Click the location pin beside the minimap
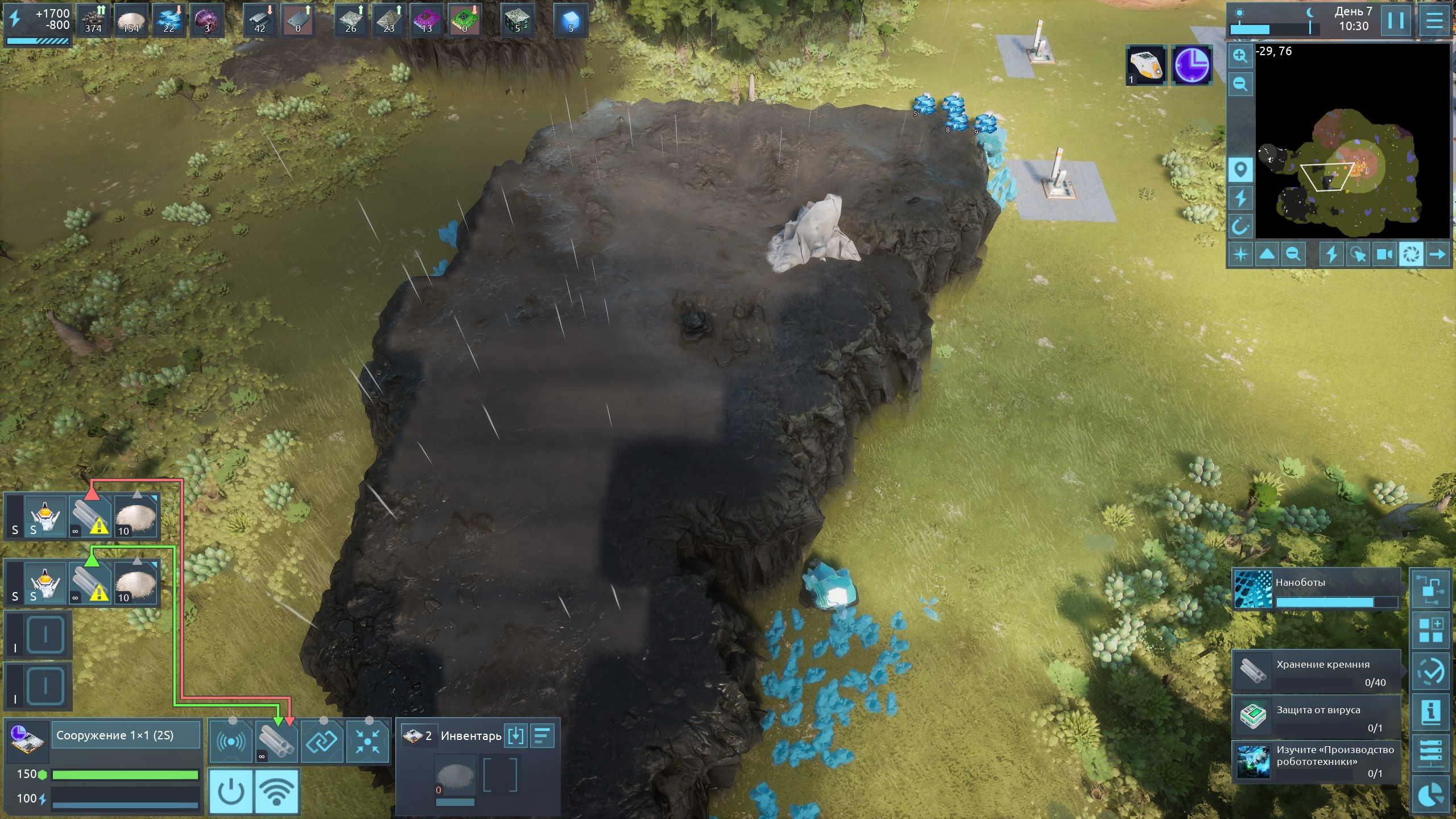 tap(1240, 169)
